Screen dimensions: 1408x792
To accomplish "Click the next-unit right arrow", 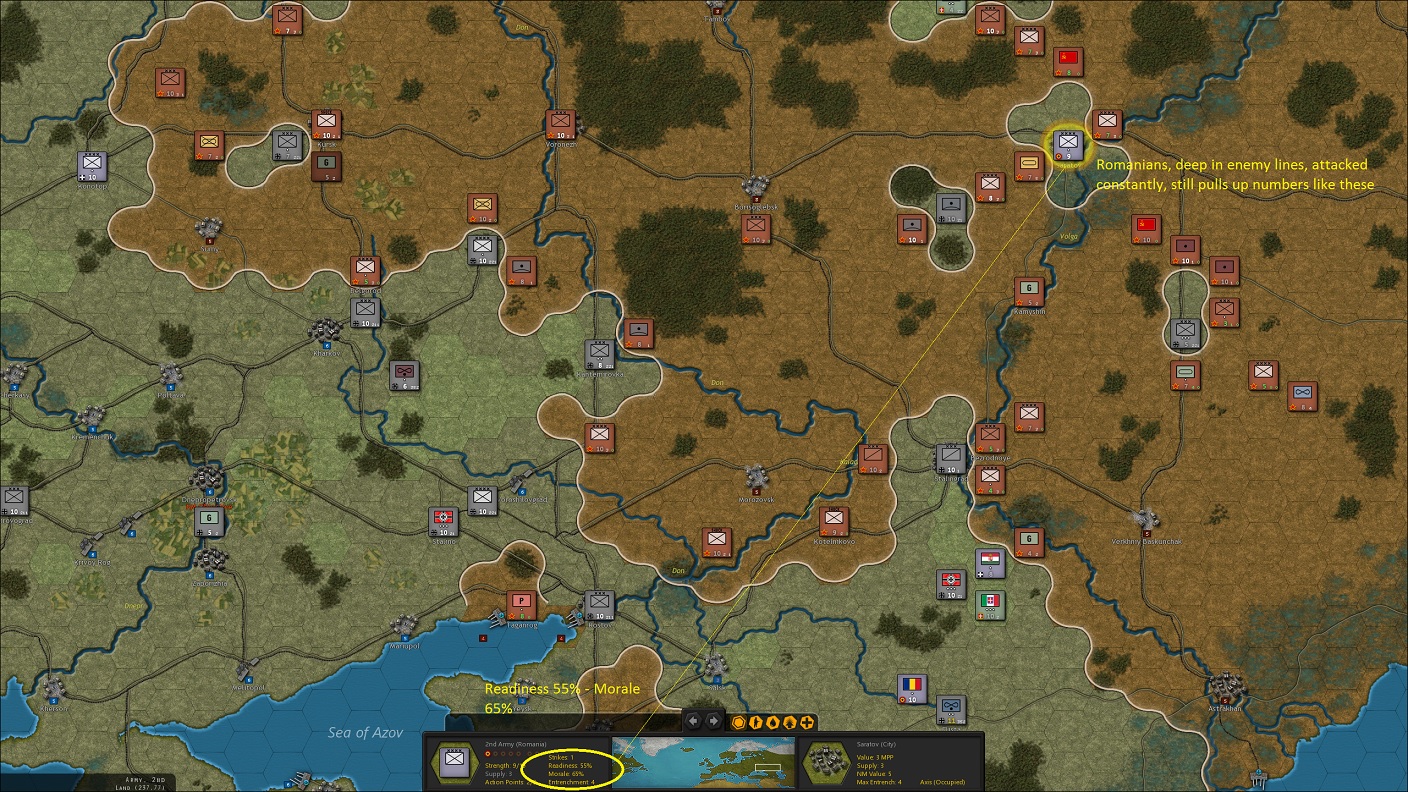I will (x=712, y=721).
